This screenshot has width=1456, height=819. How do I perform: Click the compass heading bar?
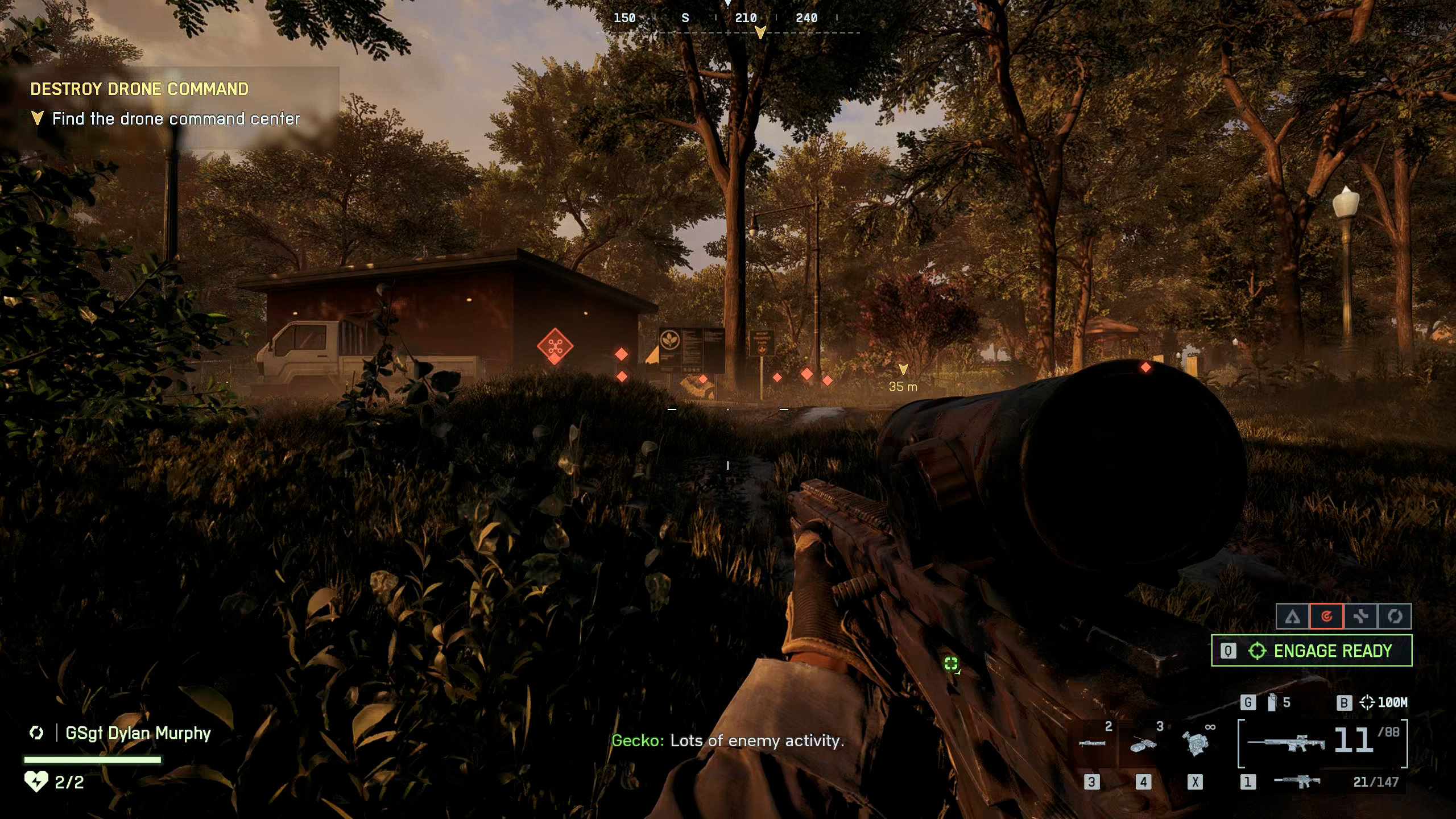click(728, 19)
